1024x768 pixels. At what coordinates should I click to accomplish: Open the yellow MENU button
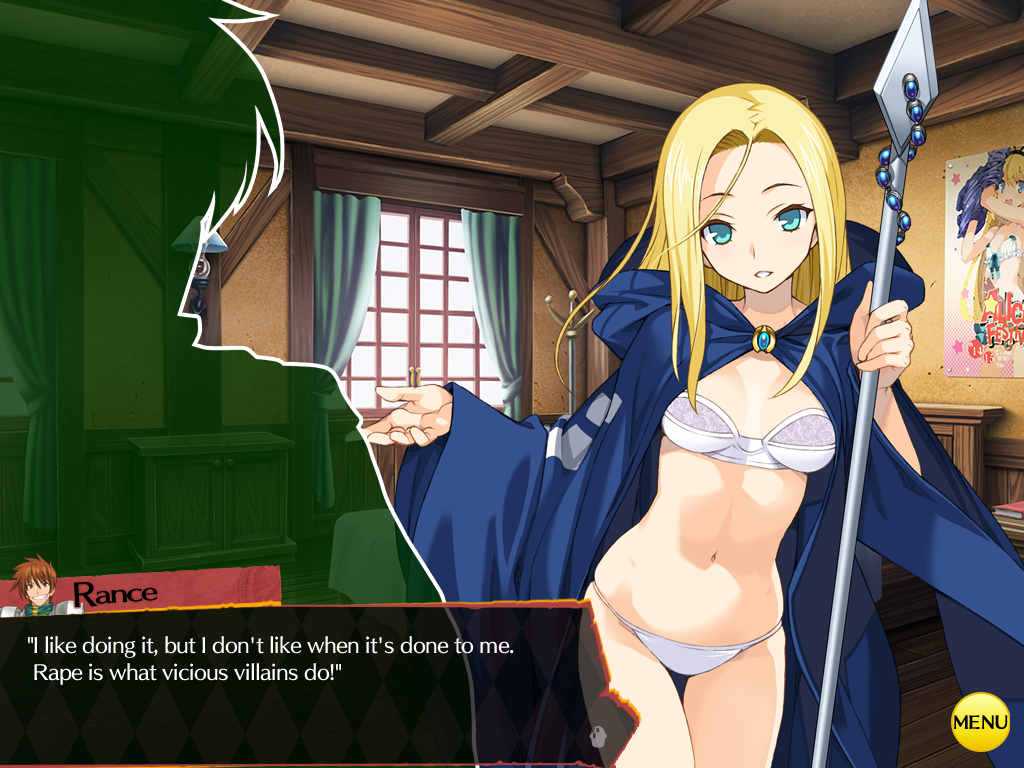pyautogui.click(x=980, y=721)
